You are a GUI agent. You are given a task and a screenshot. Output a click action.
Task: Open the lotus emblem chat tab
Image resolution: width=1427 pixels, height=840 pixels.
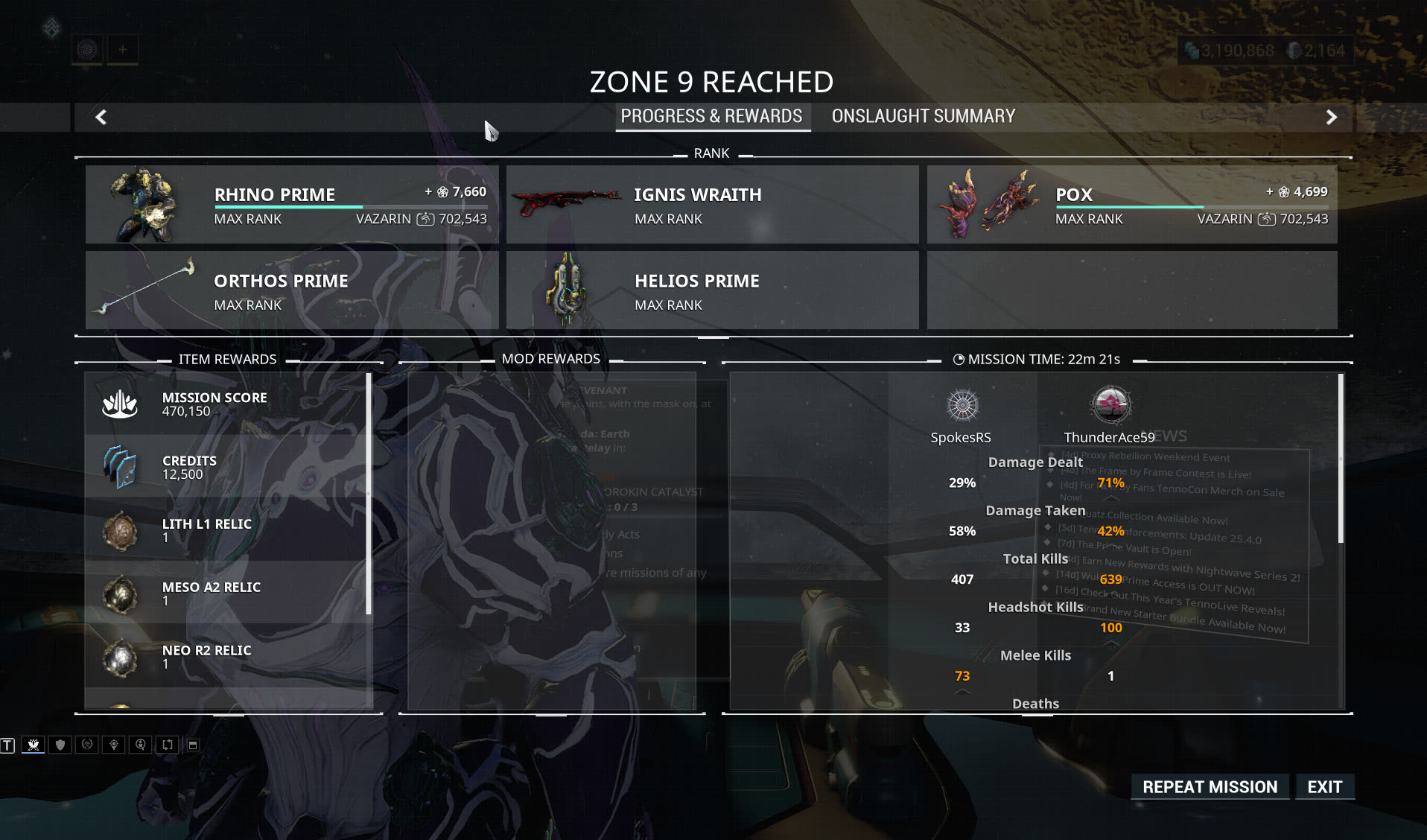pos(34,745)
